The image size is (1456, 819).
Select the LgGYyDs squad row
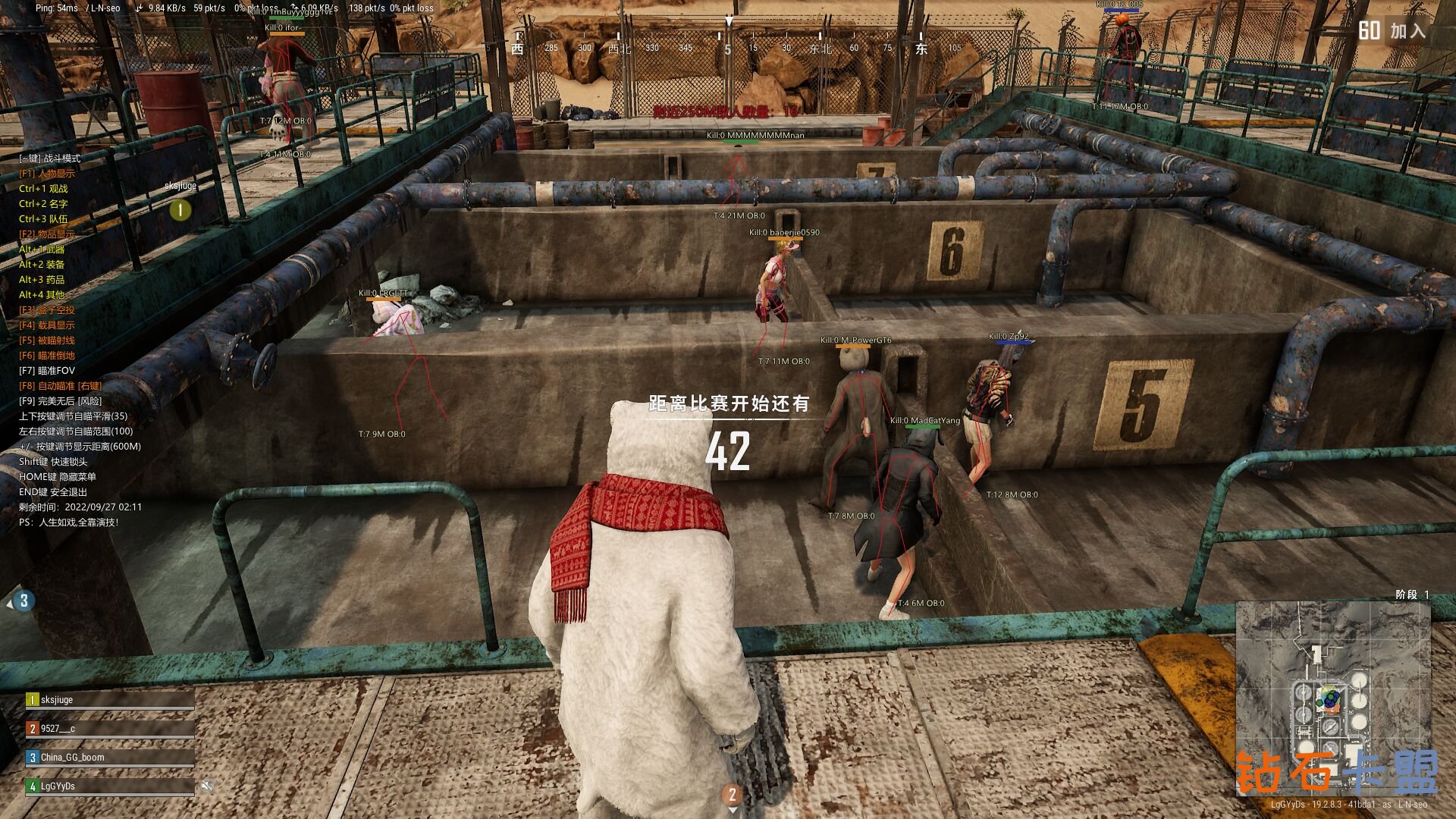point(110,786)
